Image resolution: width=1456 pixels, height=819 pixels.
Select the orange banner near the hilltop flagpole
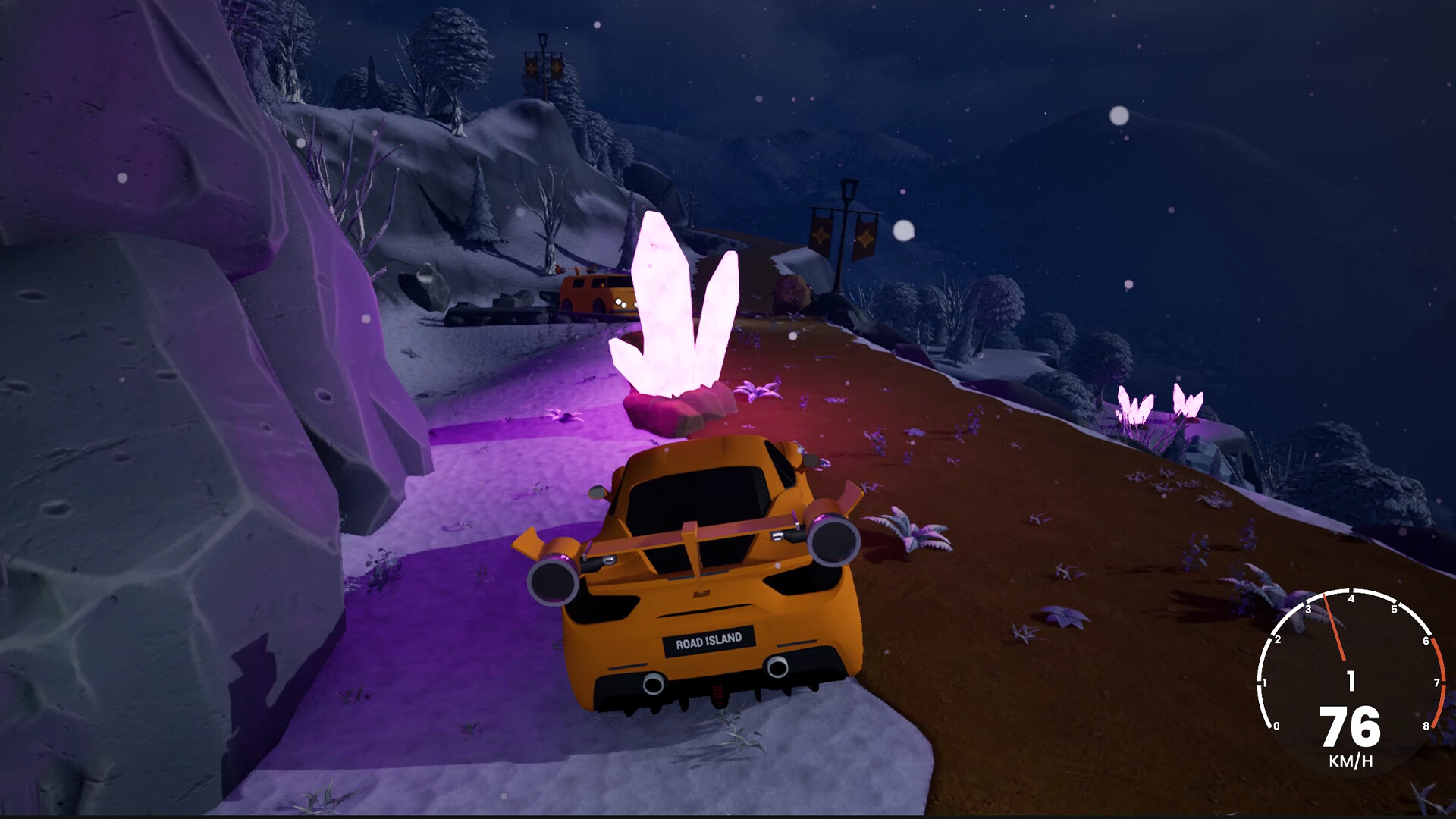(x=532, y=68)
